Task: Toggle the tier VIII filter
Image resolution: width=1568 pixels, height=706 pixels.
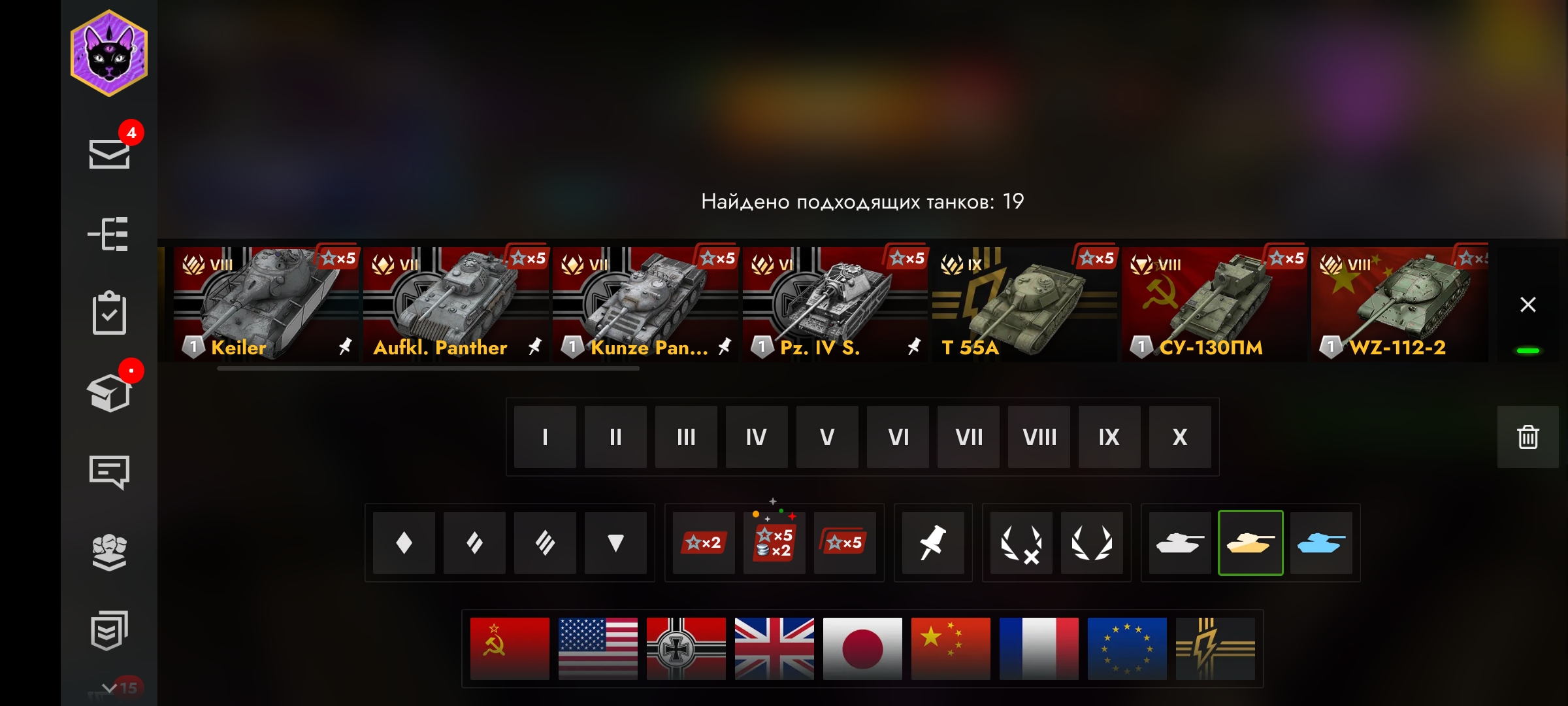Action: click(x=1039, y=437)
